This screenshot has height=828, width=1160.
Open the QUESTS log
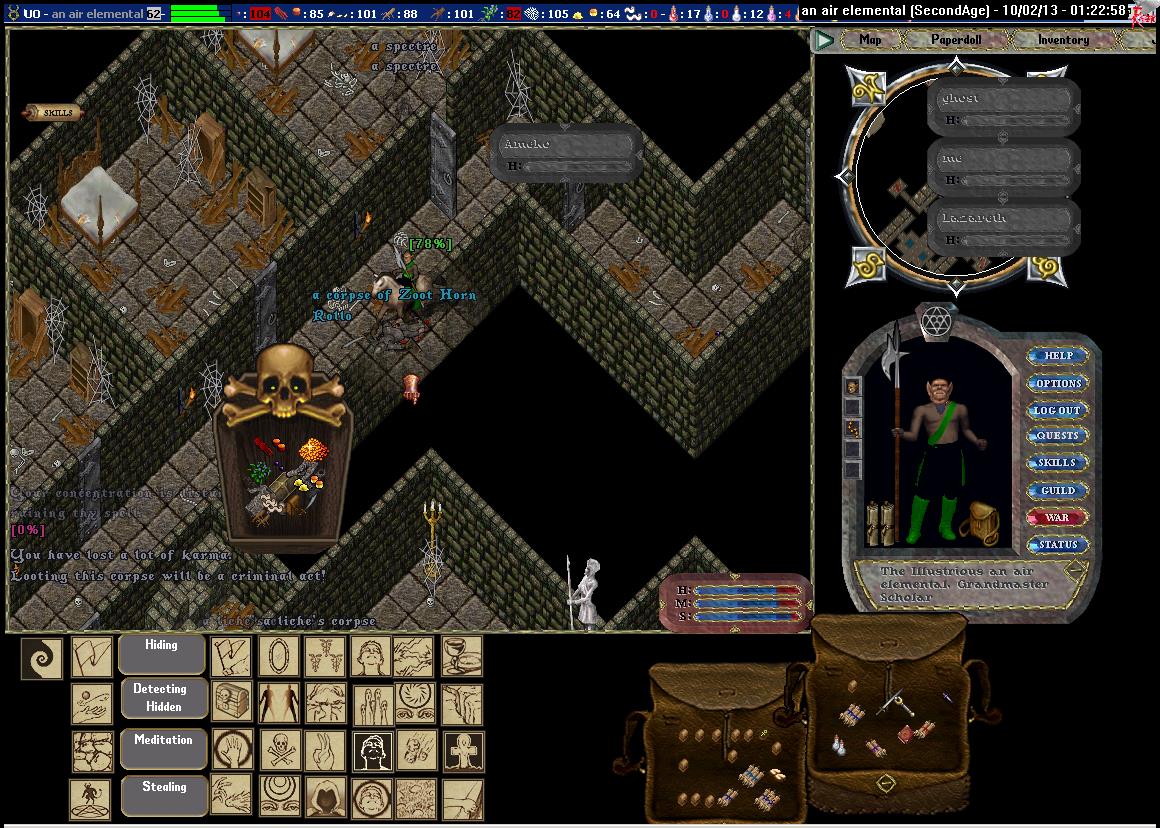click(1058, 436)
